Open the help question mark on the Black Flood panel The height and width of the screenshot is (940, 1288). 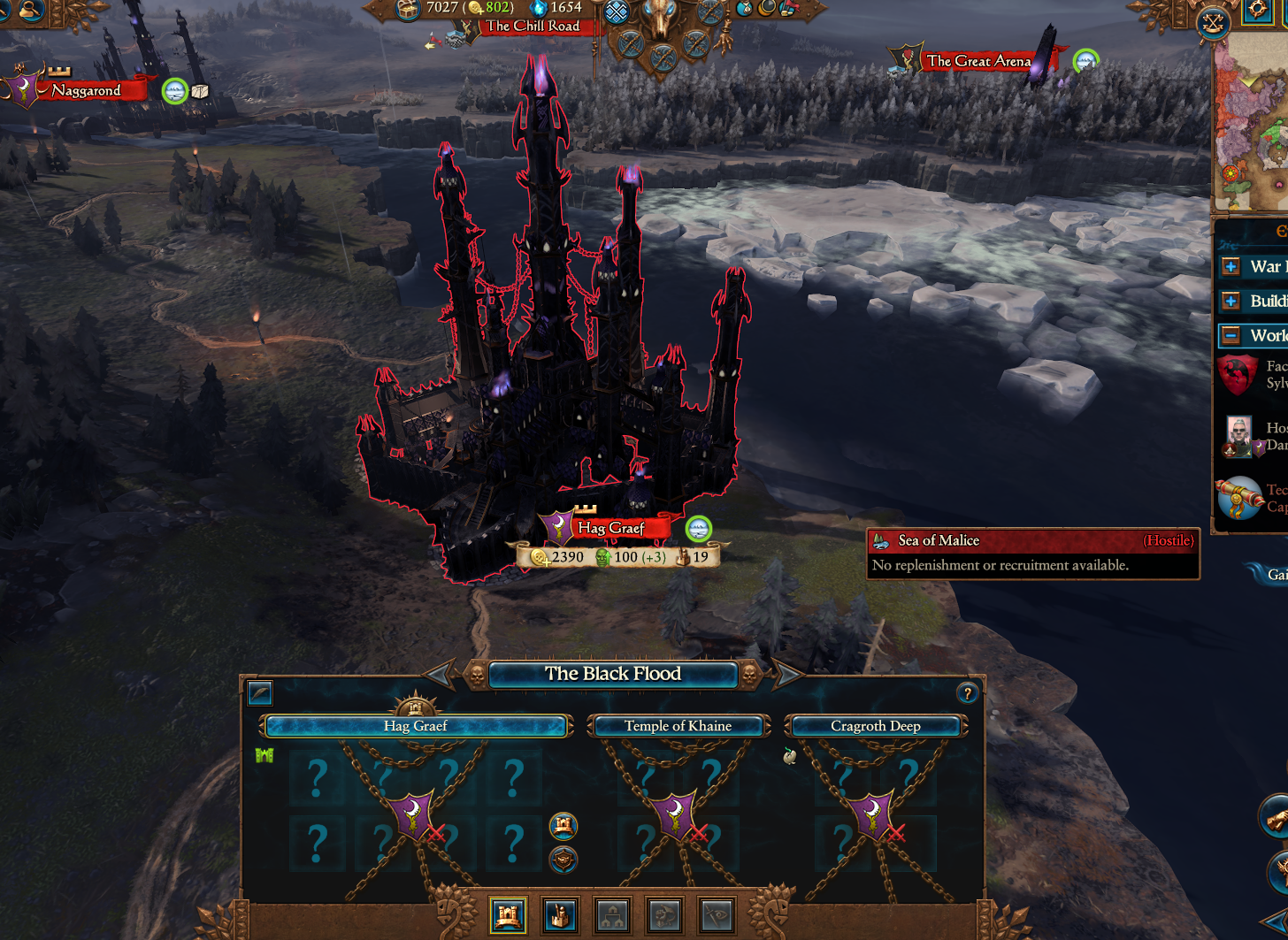tap(967, 693)
